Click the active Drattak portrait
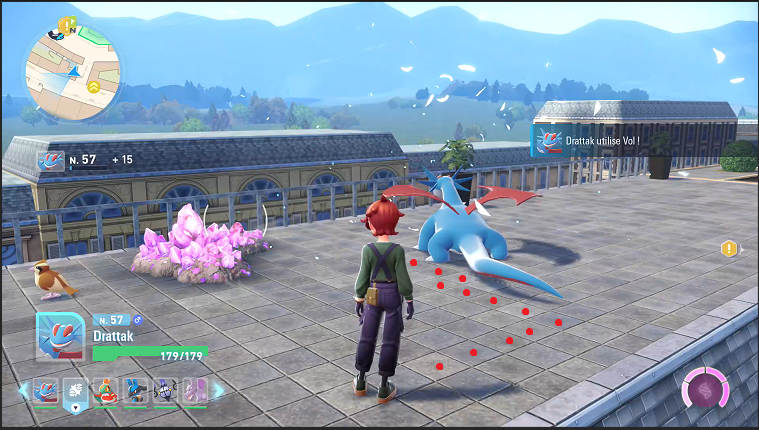 click(x=59, y=337)
